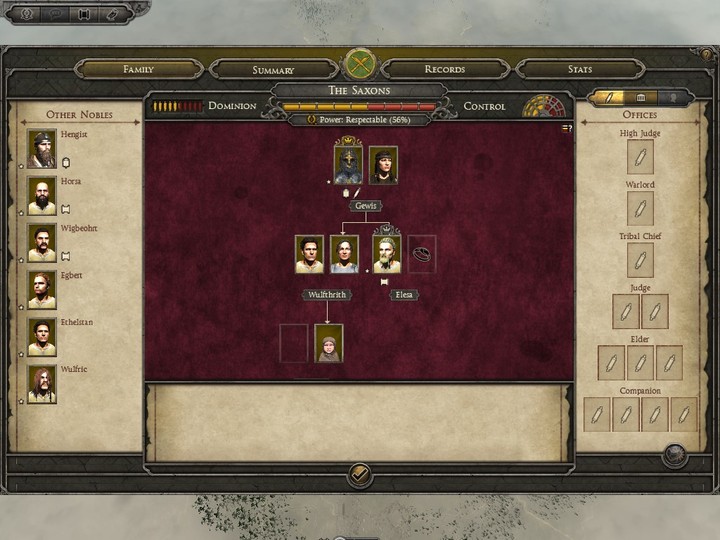Screen dimensions: 720x540
Task: Open the help question mark button
Action: [706, 54]
